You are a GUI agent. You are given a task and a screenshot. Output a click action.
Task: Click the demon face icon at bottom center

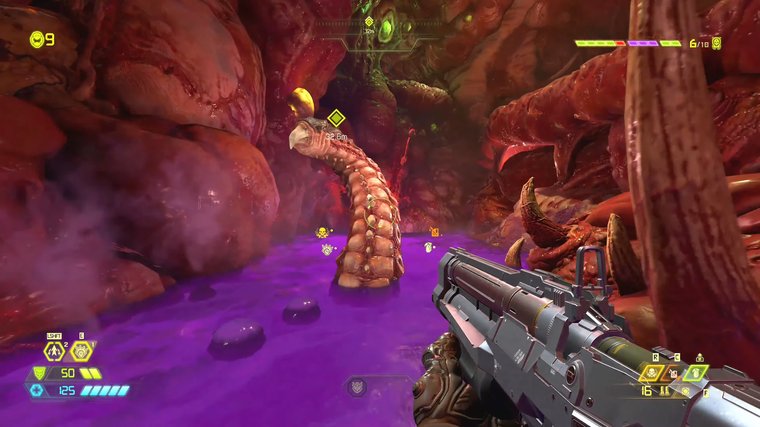pyautogui.click(x=358, y=385)
